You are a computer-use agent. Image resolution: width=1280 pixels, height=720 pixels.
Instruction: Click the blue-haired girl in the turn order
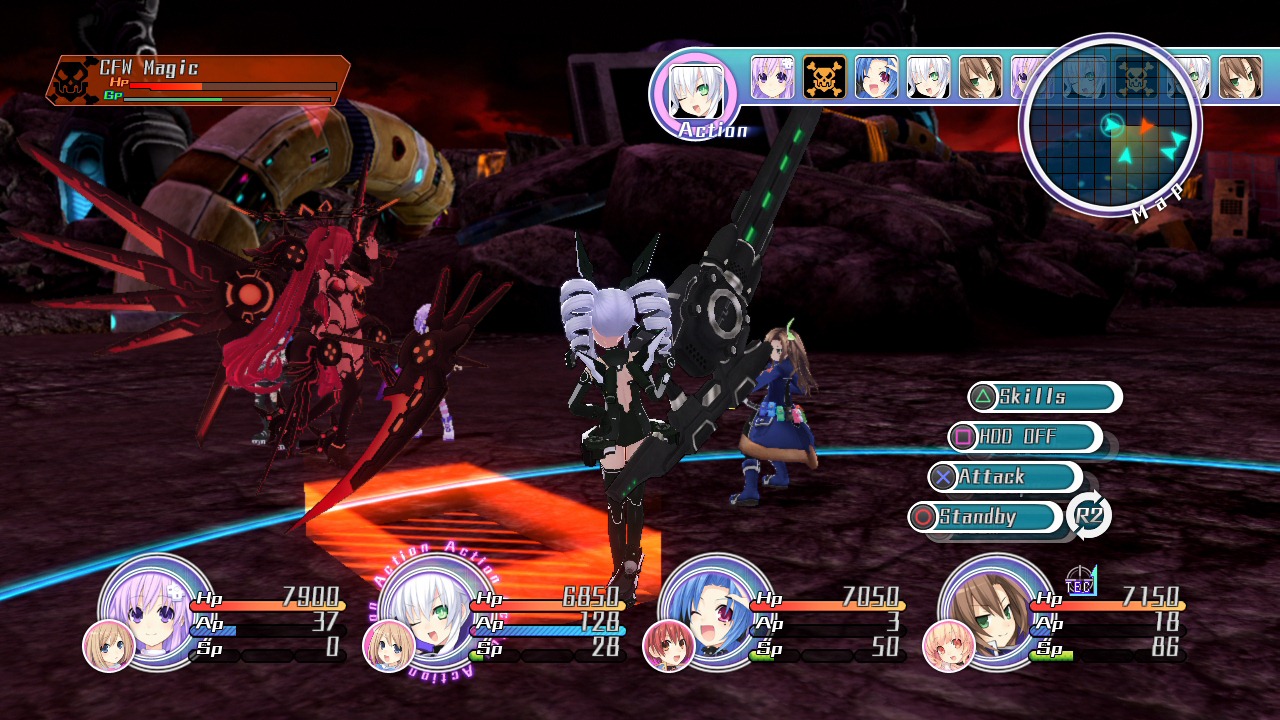pyautogui.click(x=877, y=77)
